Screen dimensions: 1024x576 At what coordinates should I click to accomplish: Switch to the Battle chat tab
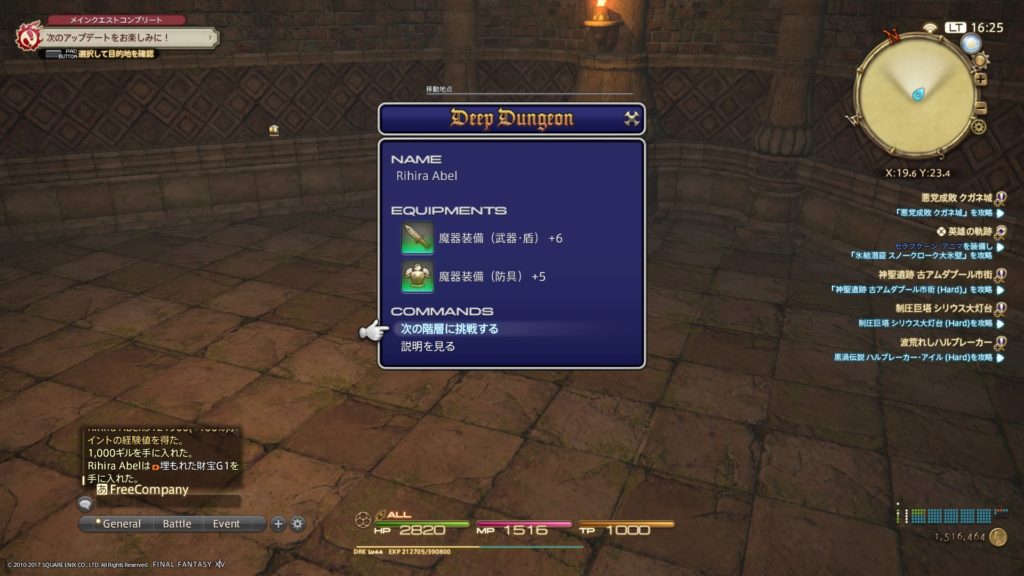tap(177, 524)
